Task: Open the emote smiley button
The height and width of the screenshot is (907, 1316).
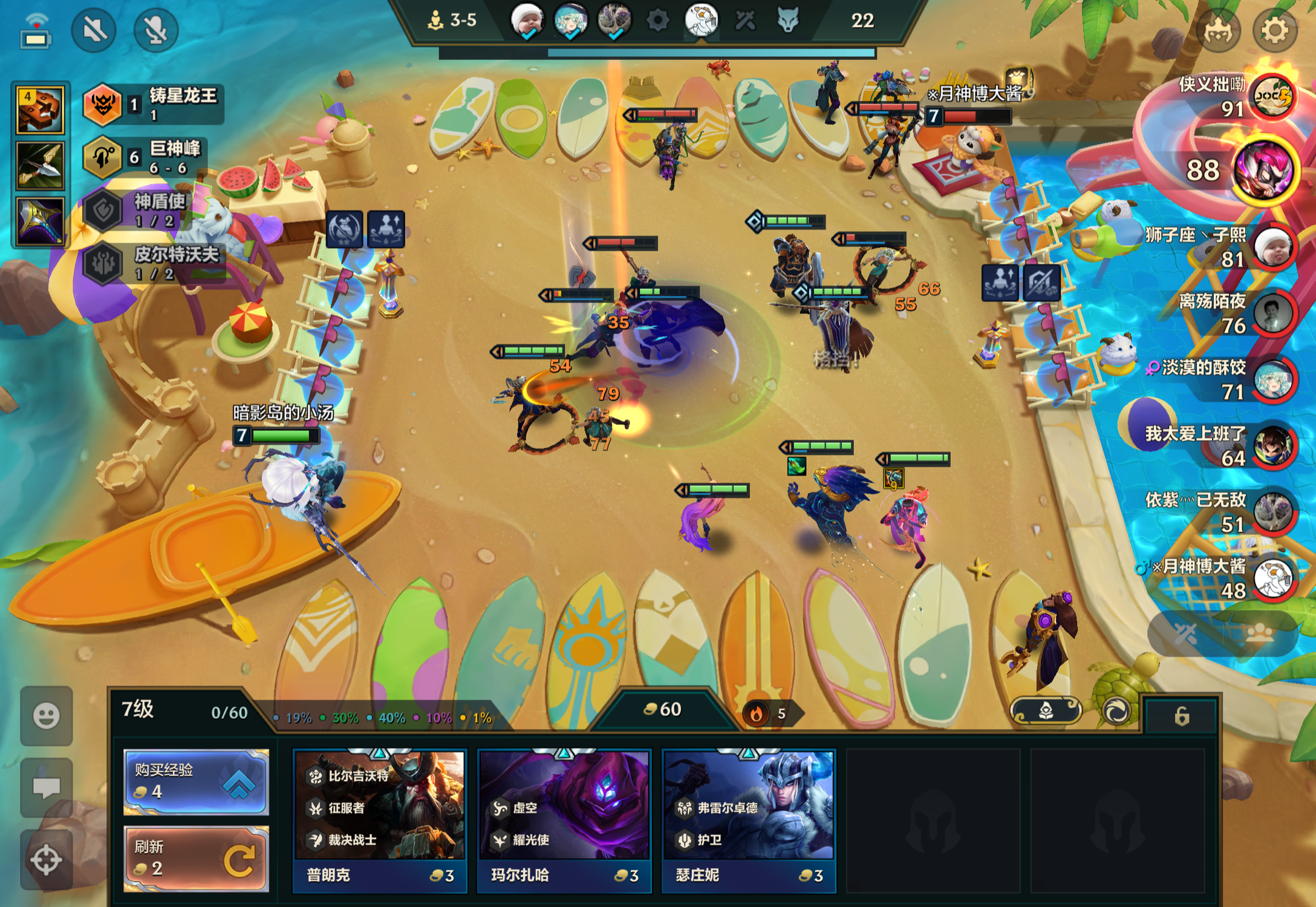Action: pyautogui.click(x=47, y=716)
